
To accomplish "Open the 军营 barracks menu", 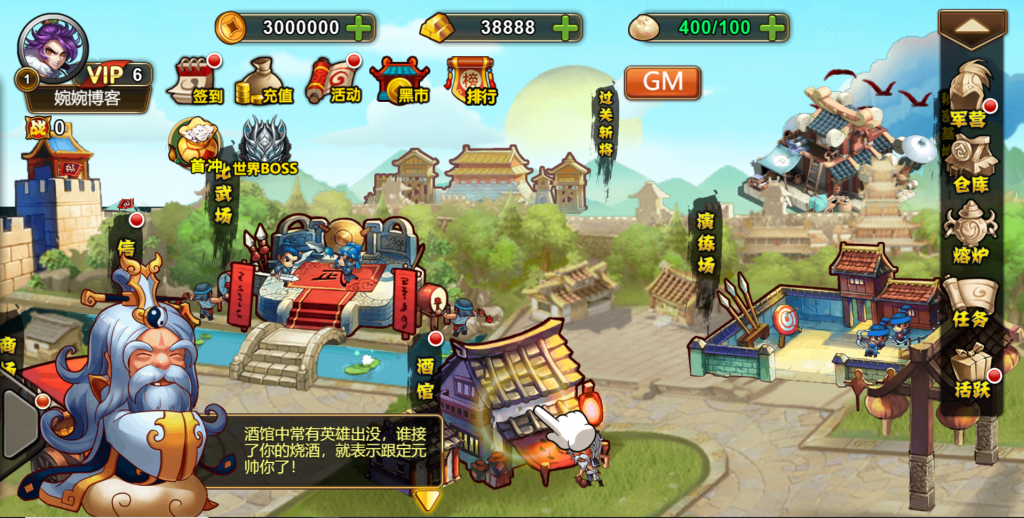I will [969, 96].
